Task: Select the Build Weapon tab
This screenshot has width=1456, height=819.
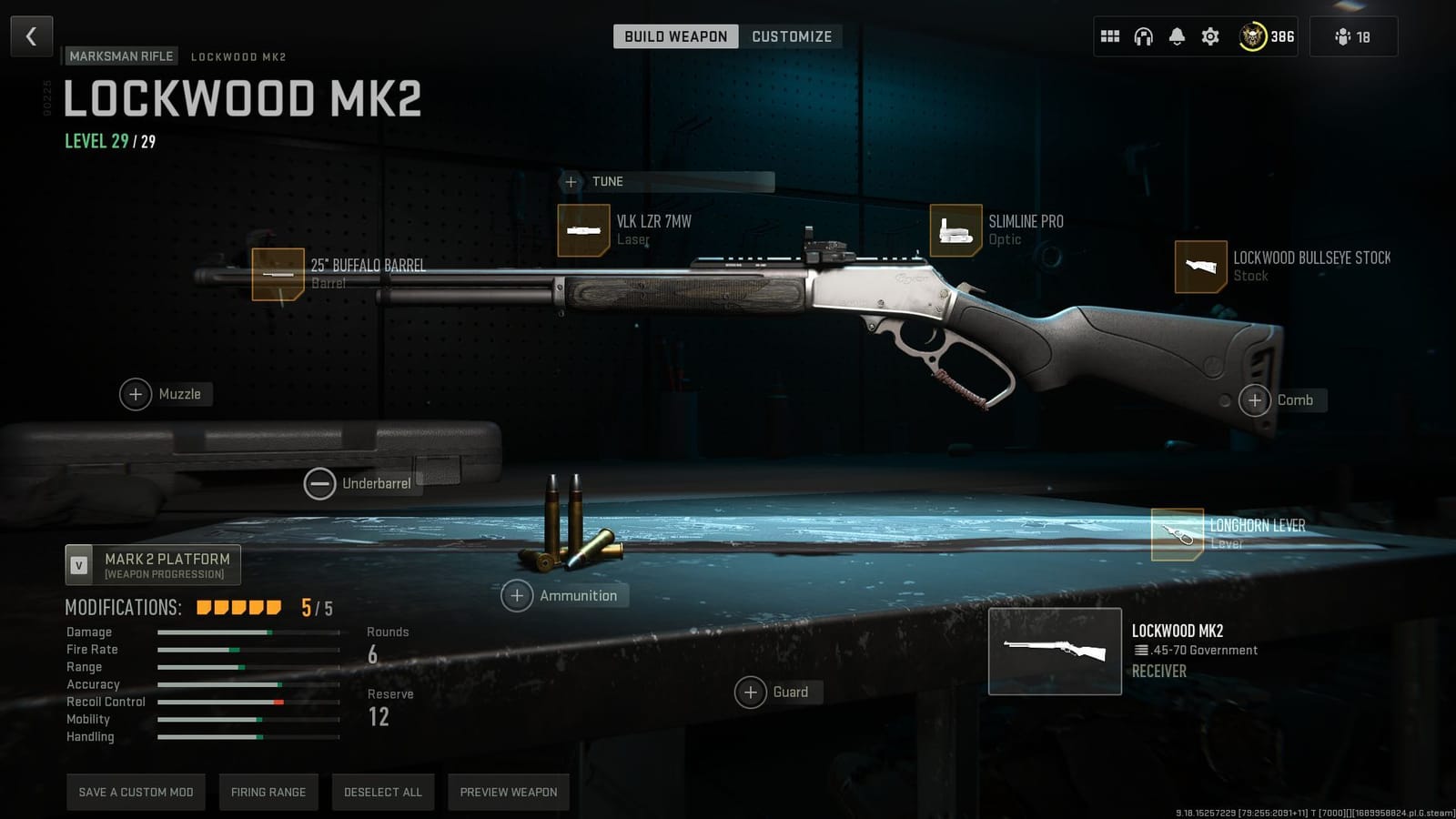Action: tap(675, 36)
